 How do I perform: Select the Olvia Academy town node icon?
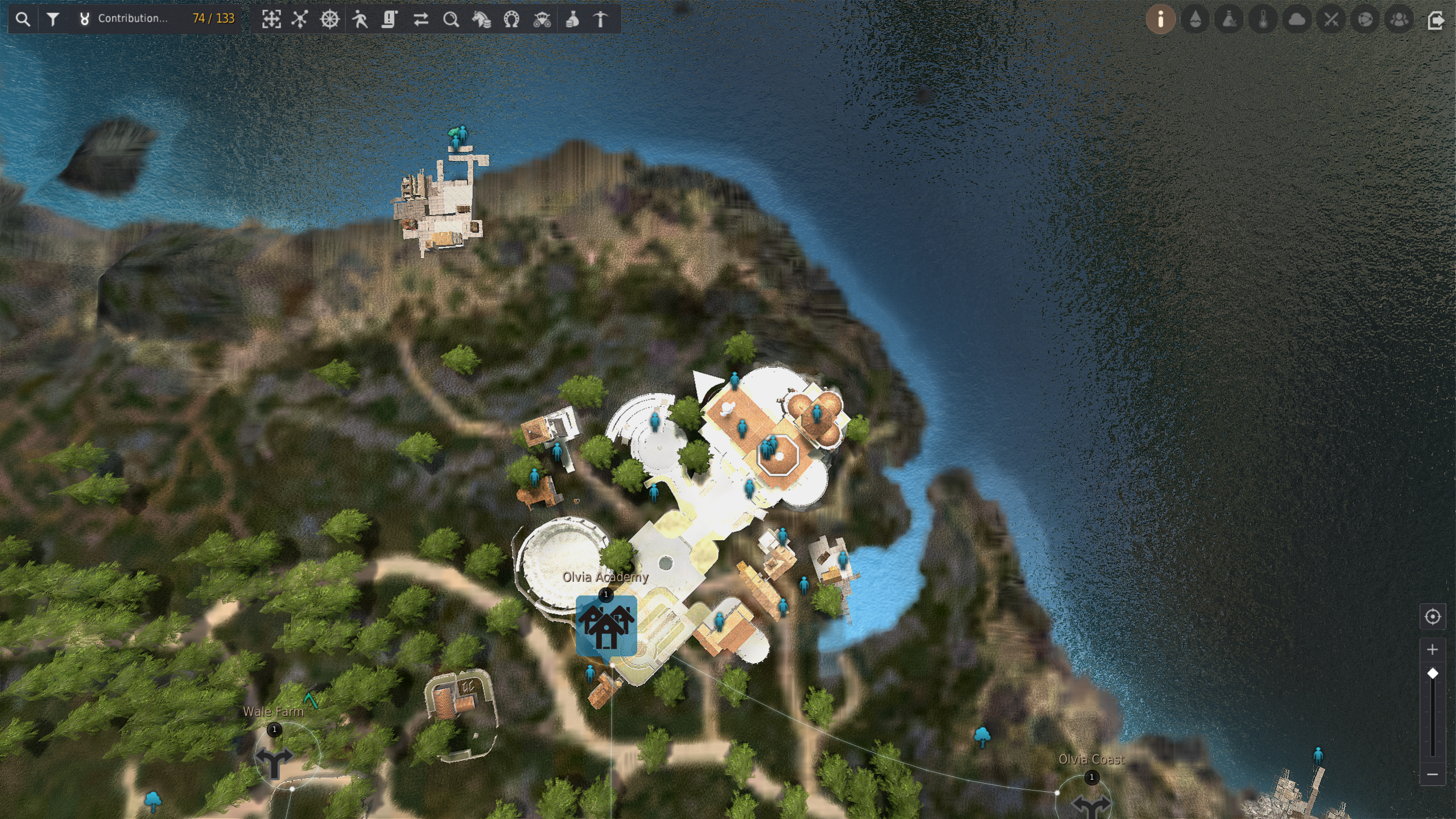click(606, 627)
